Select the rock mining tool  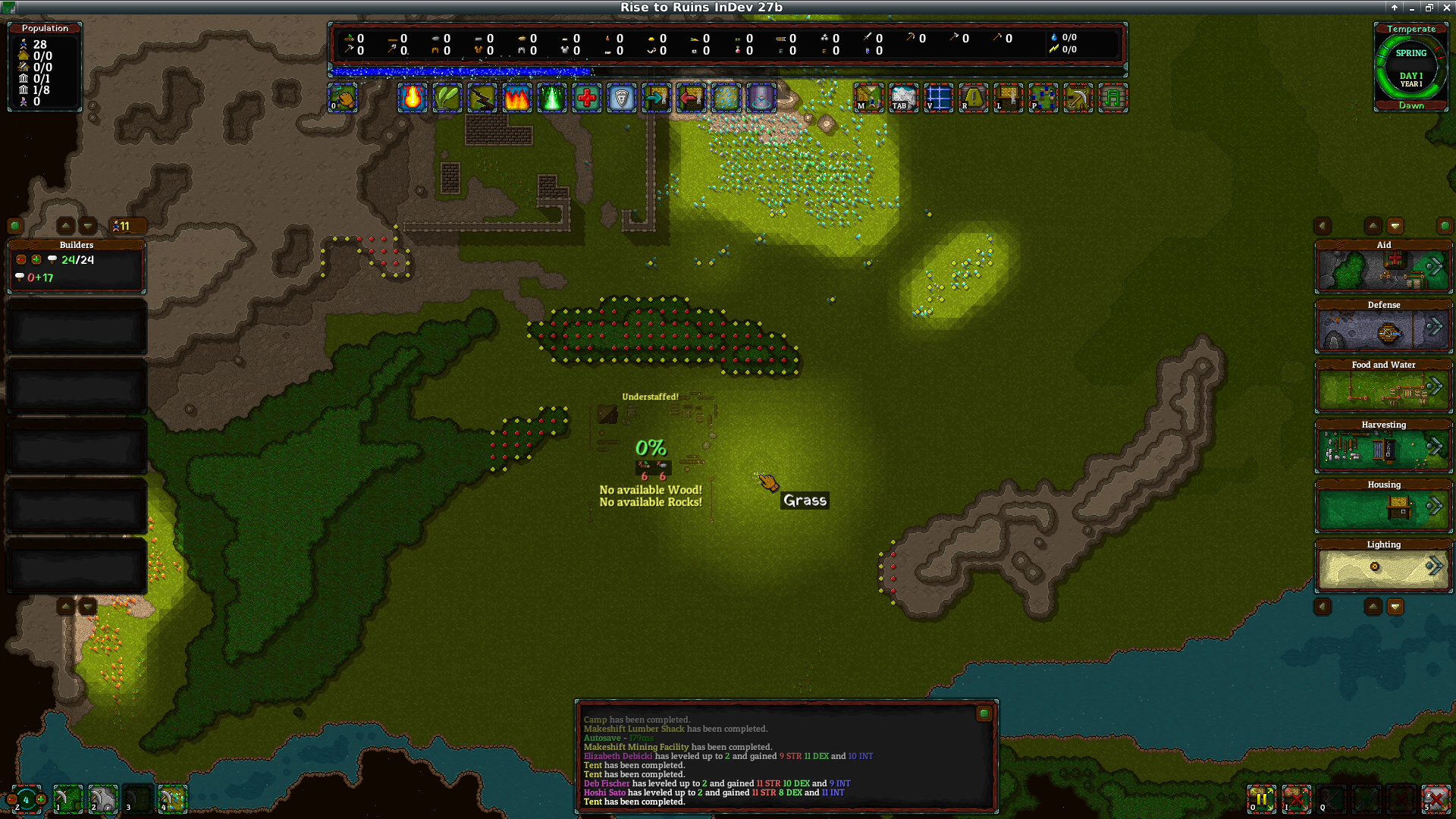click(103, 799)
